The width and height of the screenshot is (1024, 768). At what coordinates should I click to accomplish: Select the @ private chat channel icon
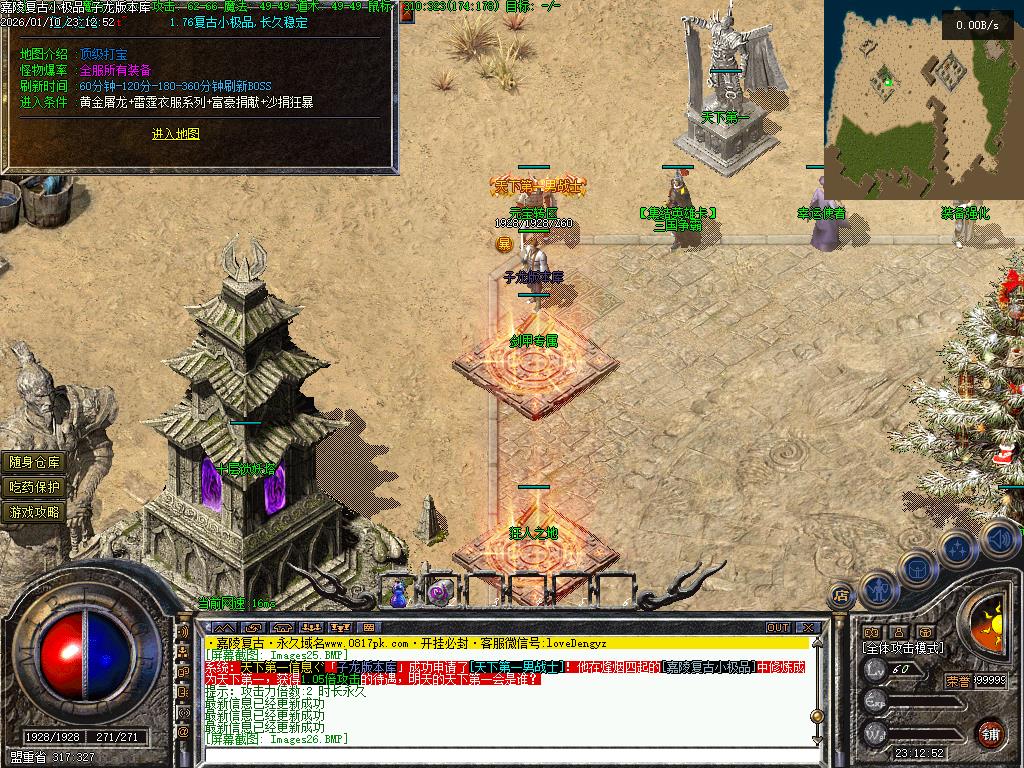pos(183,733)
